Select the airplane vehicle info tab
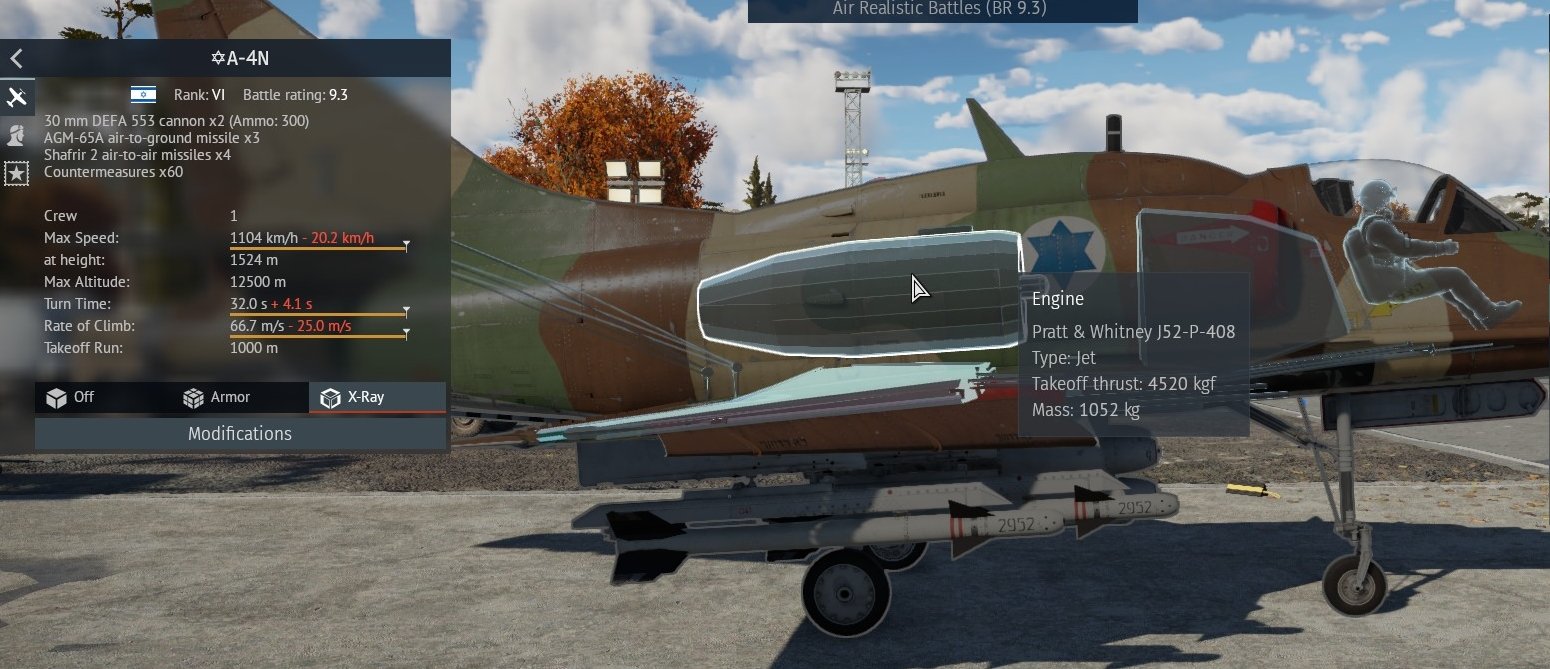The height and width of the screenshot is (669, 1550). (17, 97)
